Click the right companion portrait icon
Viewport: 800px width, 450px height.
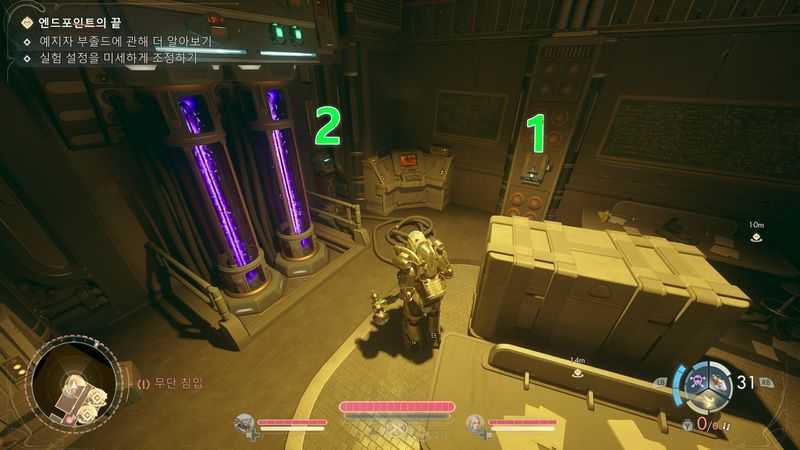tap(476, 423)
